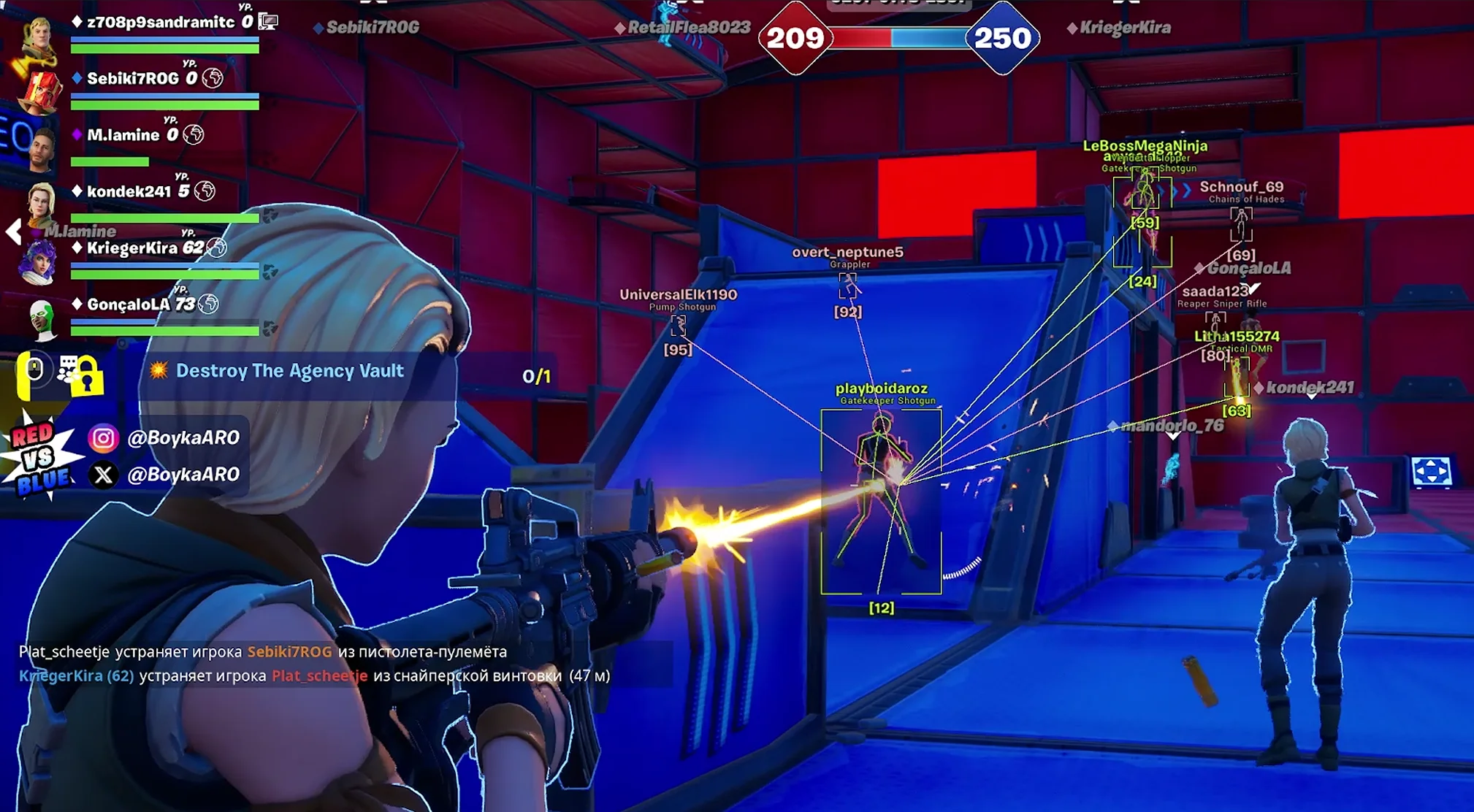Click kondek241's squad list entry

[129, 191]
